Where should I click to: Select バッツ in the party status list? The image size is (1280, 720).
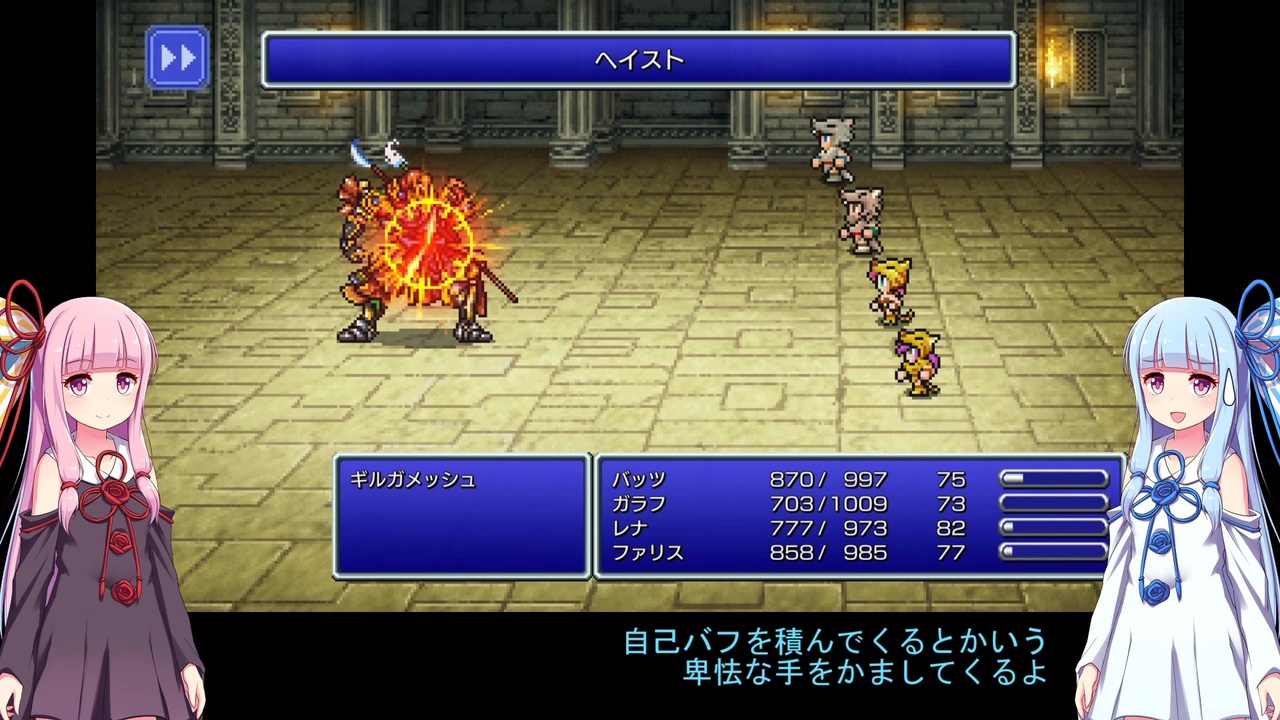pos(637,479)
